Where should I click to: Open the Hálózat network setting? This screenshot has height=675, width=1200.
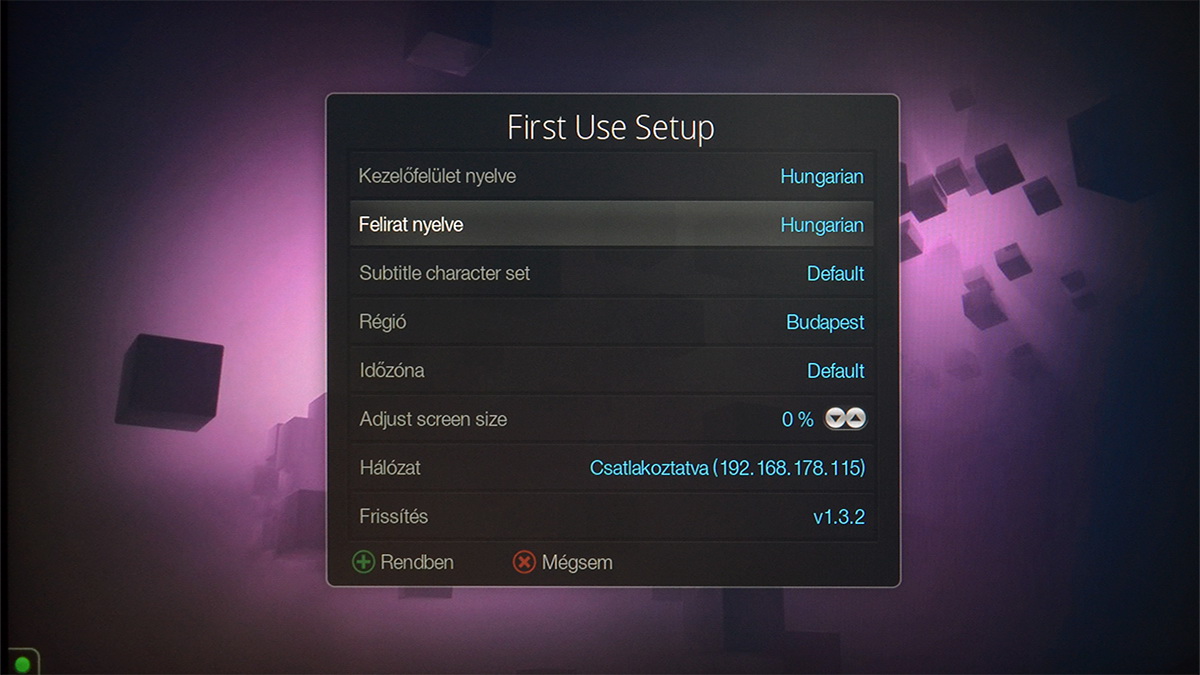(611, 467)
